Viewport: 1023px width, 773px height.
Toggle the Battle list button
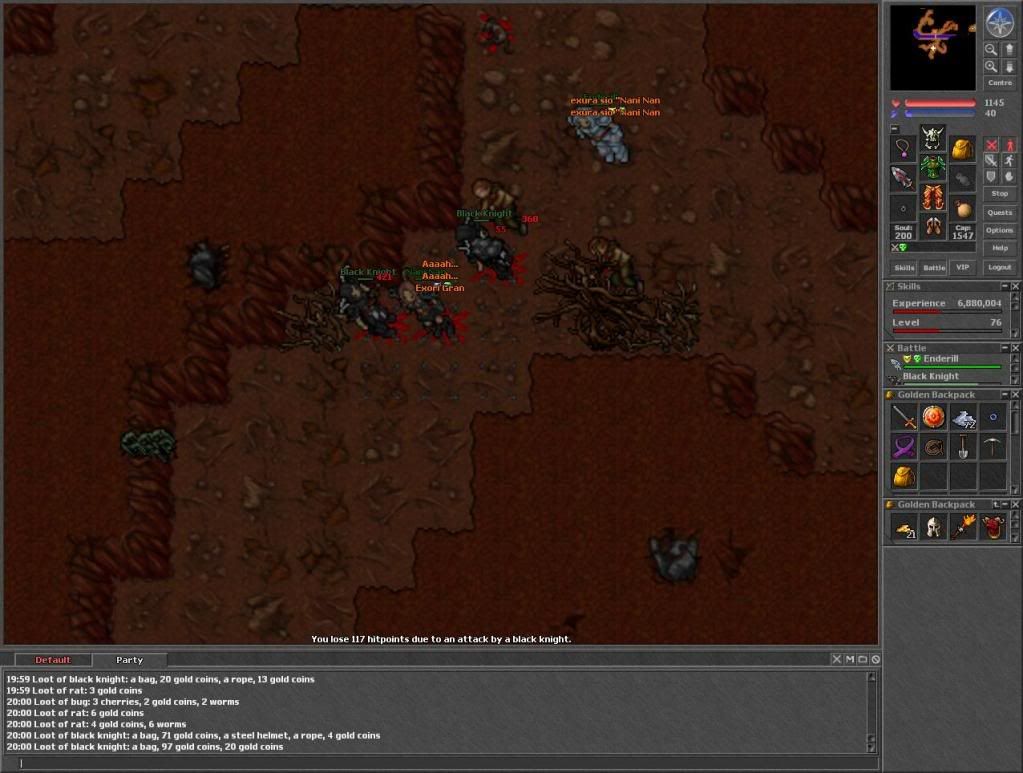click(x=933, y=267)
